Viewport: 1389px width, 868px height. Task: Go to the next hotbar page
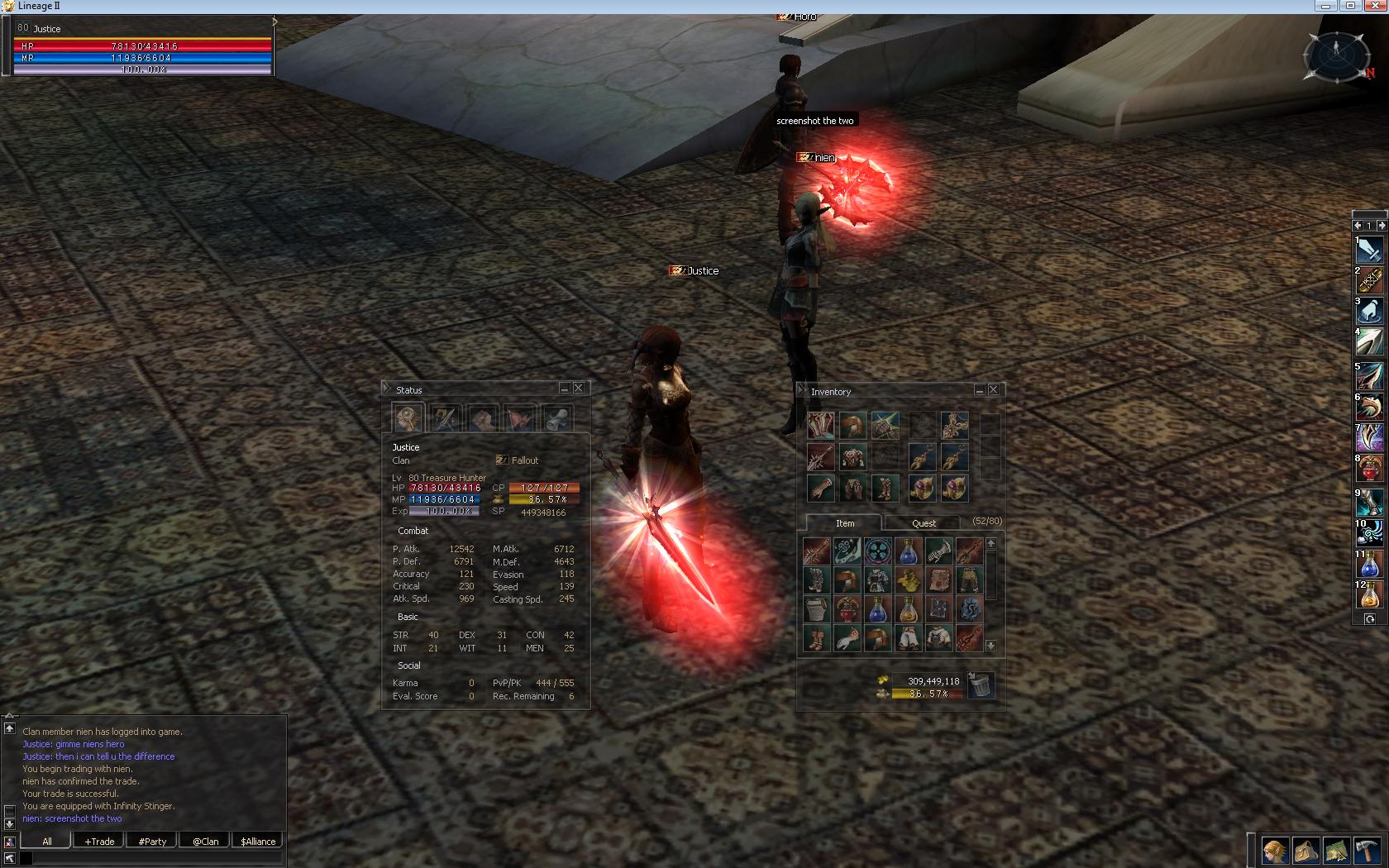(1382, 225)
